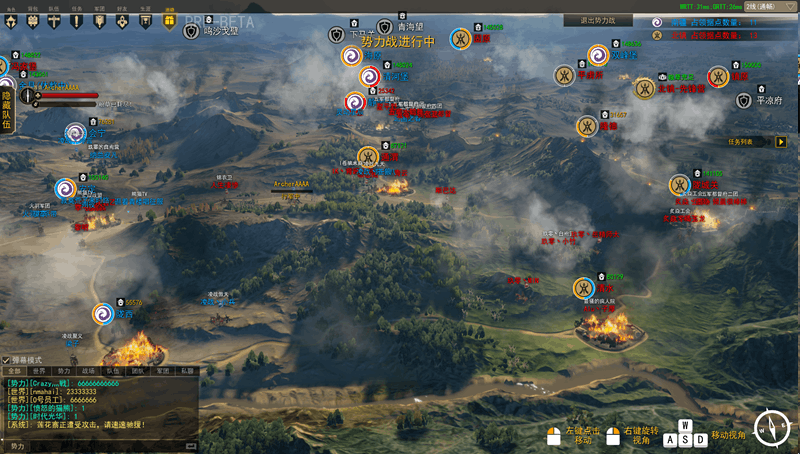The width and height of the screenshot is (800, 454).
Task: Open the highlighted gold gift box icon
Action: 169,19
